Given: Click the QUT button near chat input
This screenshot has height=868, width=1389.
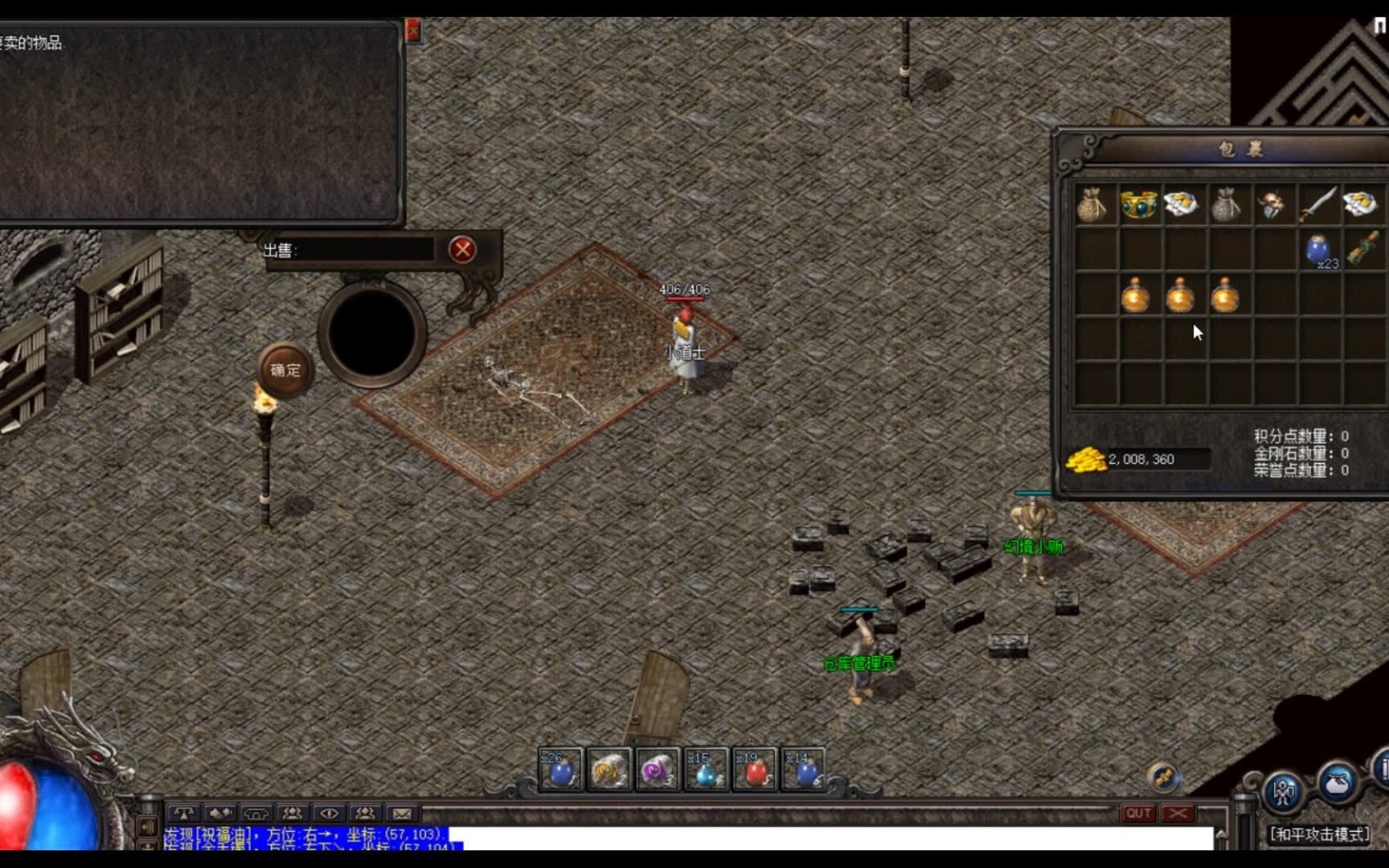Looking at the screenshot, I should (x=1137, y=813).
